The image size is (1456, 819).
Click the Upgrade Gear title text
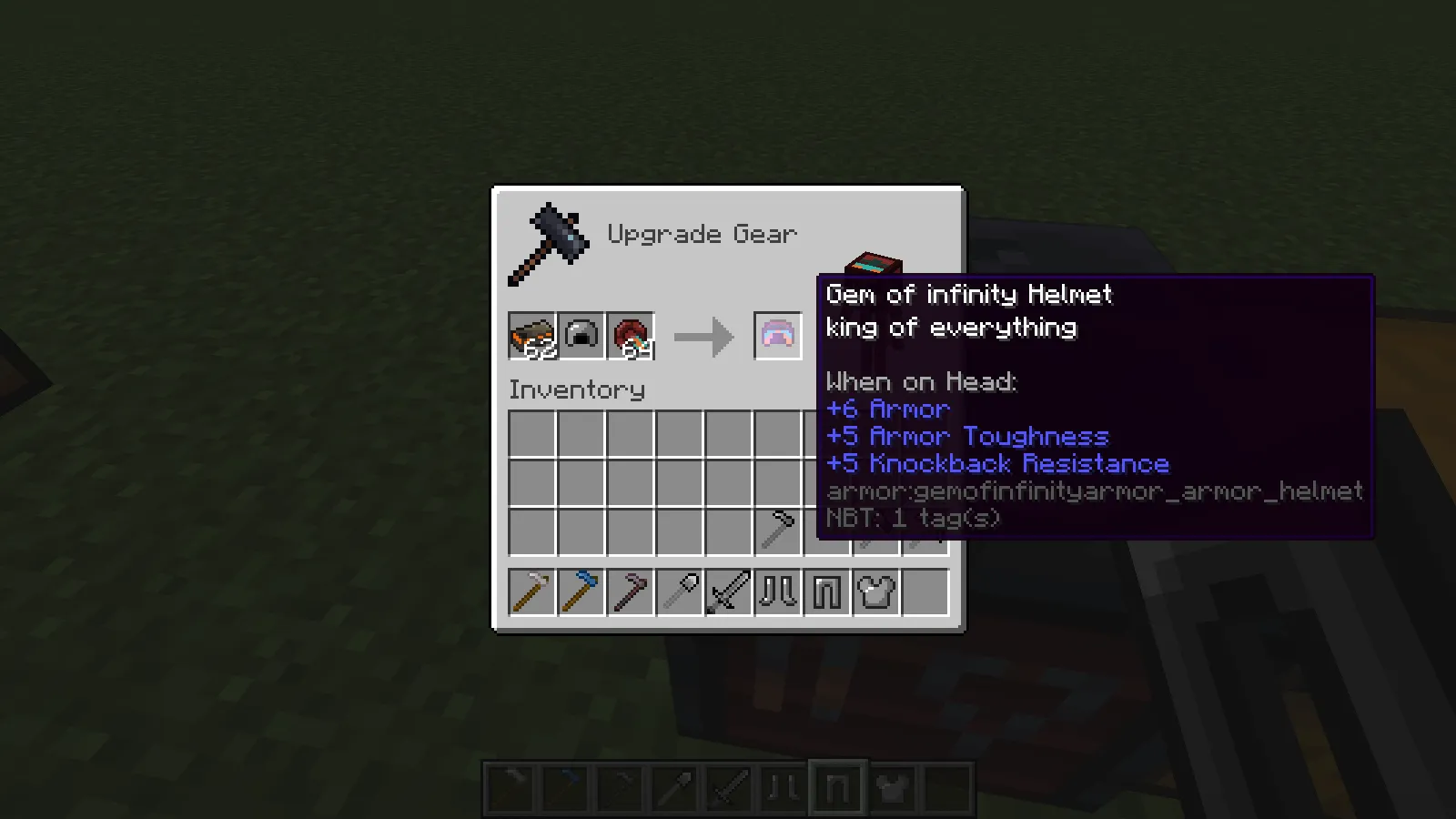(703, 234)
